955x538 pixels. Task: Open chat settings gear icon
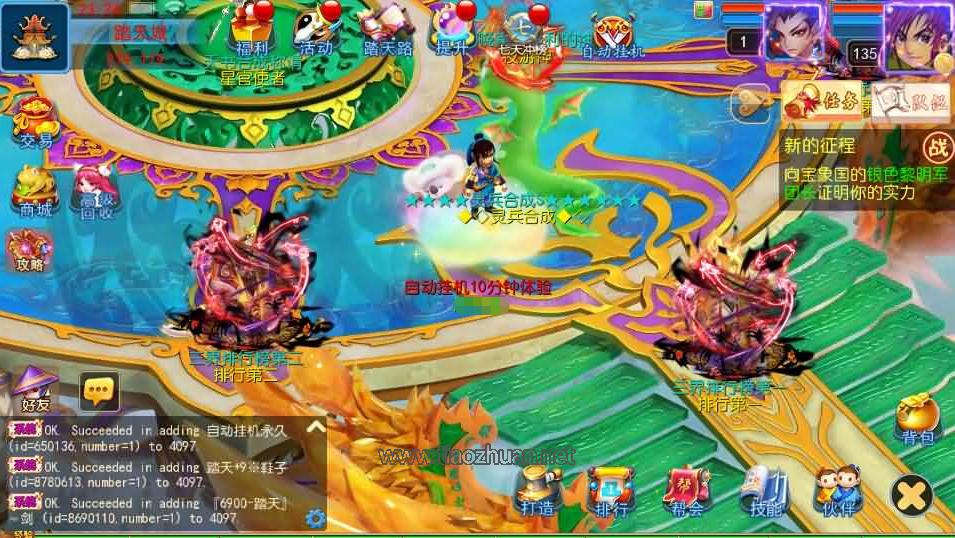(x=316, y=518)
